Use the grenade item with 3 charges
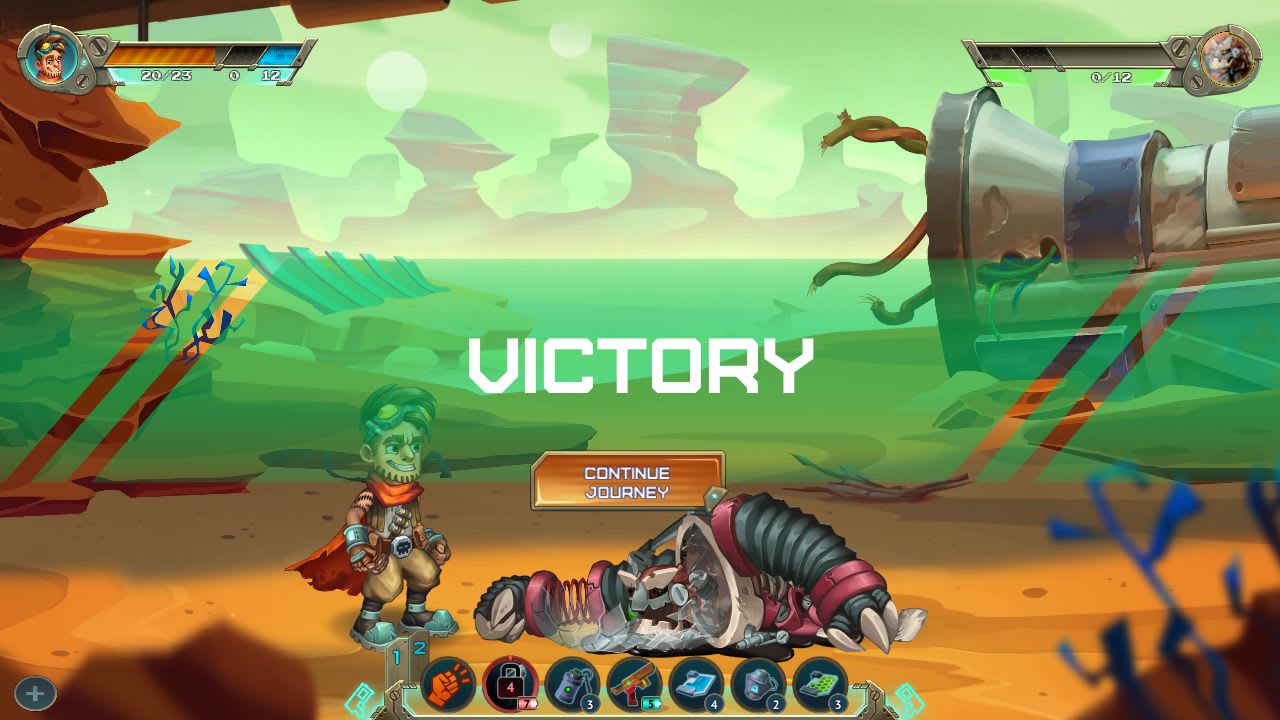This screenshot has width=1280, height=720. pos(572,684)
